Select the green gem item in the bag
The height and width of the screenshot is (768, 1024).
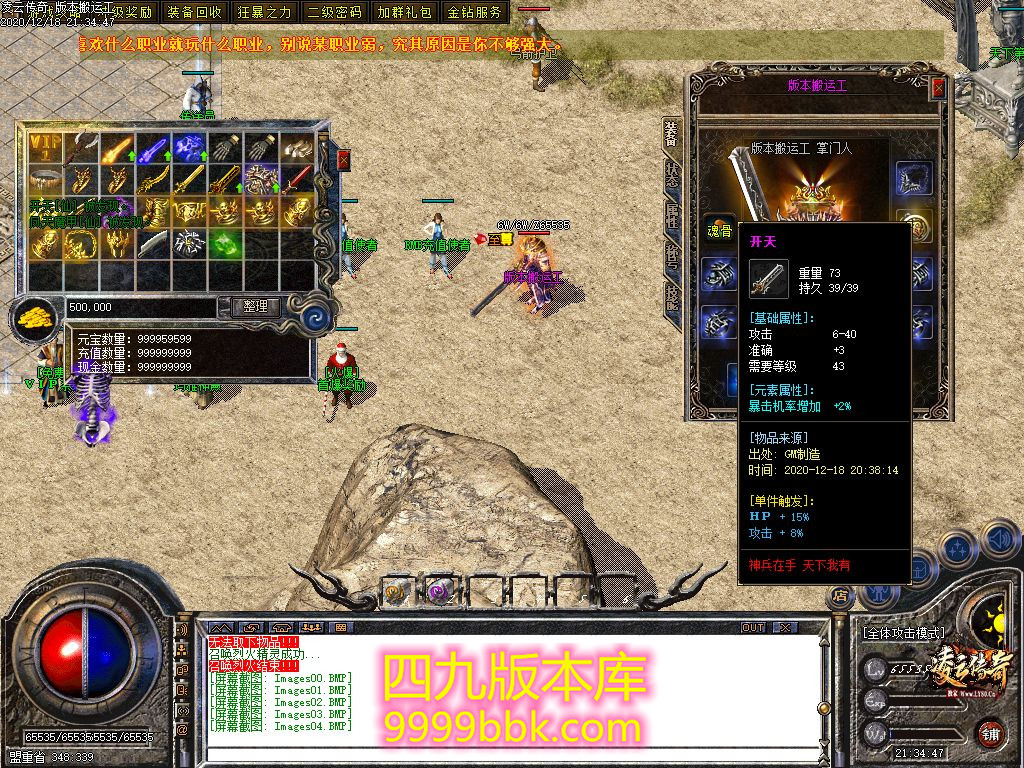click(x=226, y=244)
